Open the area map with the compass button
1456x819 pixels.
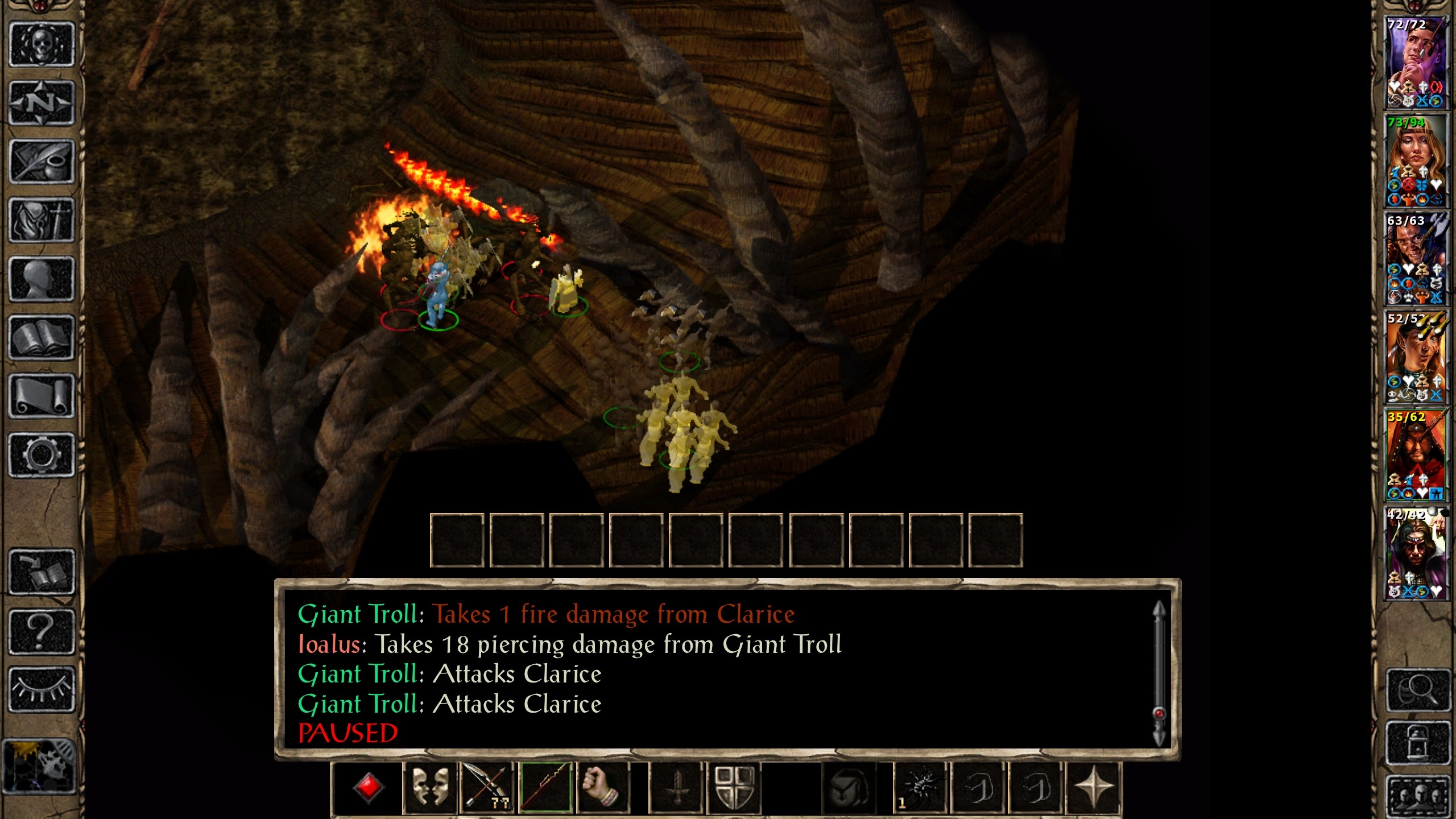42,103
